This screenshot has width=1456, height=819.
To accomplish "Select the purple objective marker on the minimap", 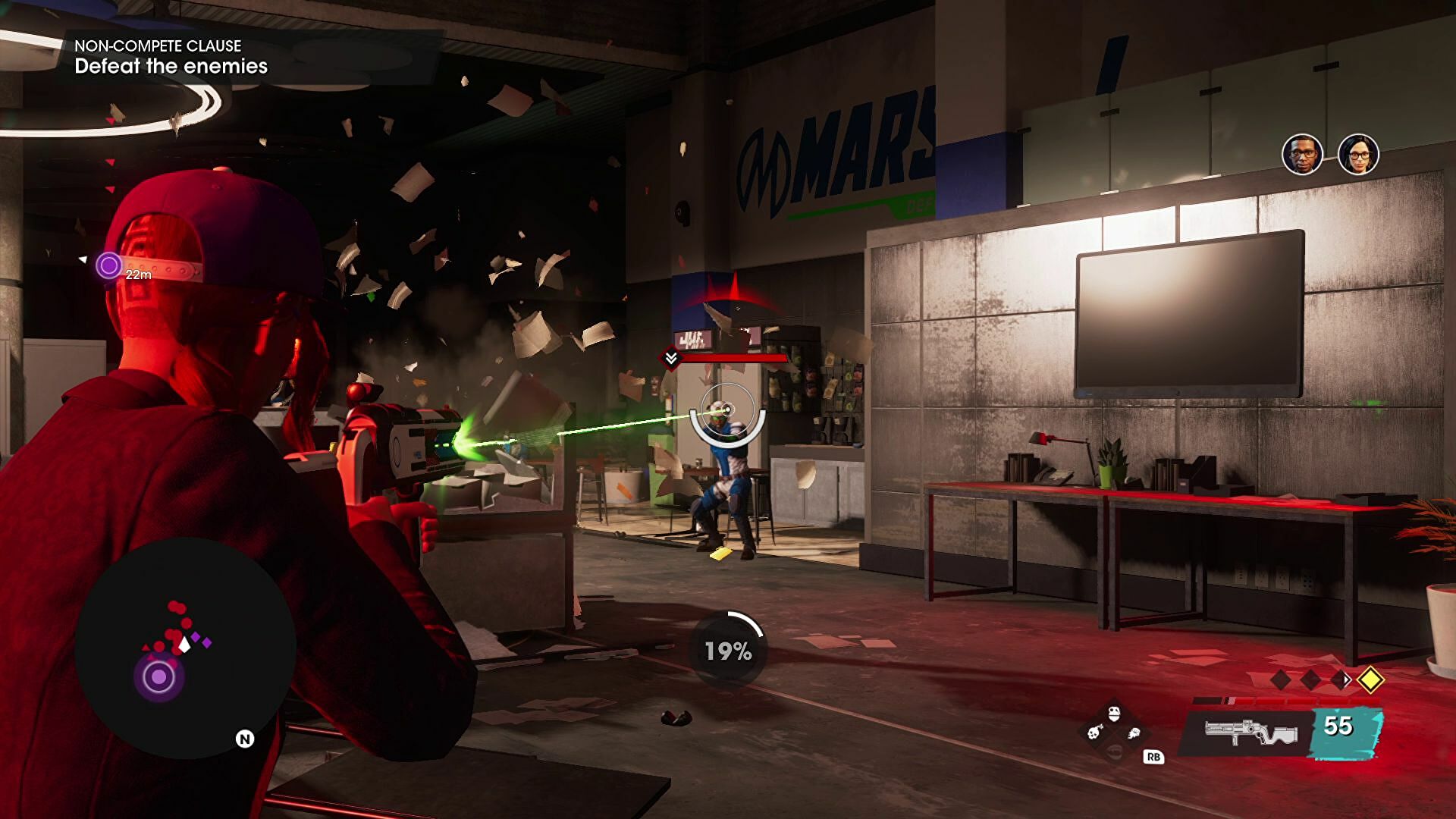I will pyautogui.click(x=159, y=677).
